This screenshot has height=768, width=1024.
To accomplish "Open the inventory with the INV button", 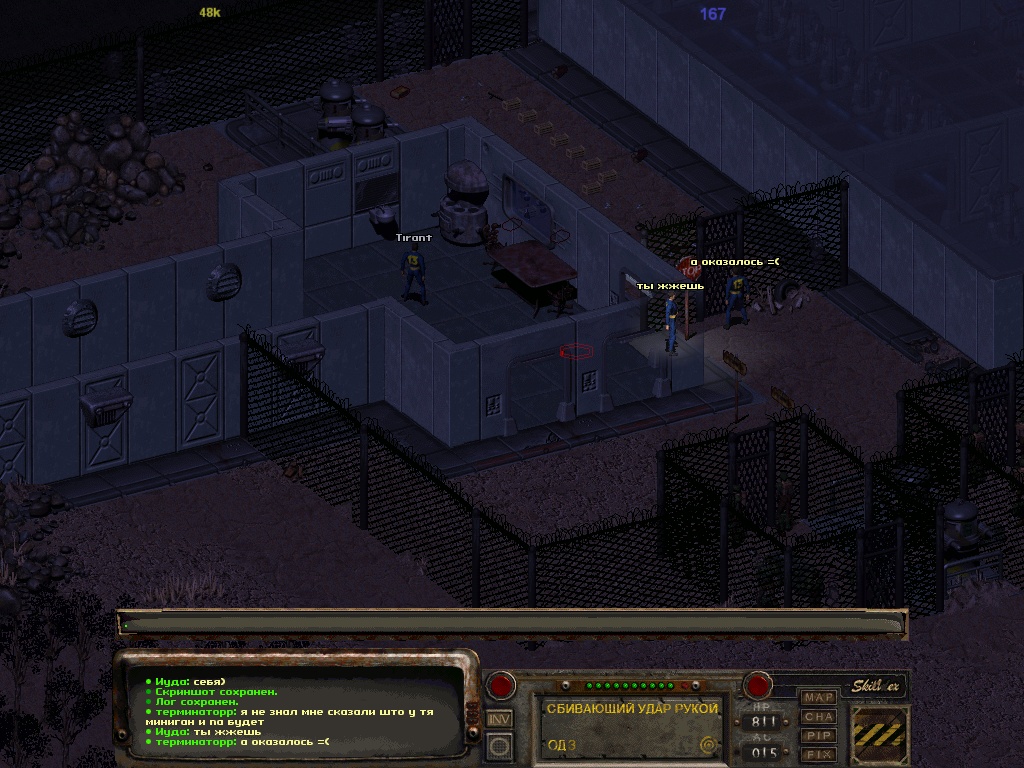I will 500,718.
